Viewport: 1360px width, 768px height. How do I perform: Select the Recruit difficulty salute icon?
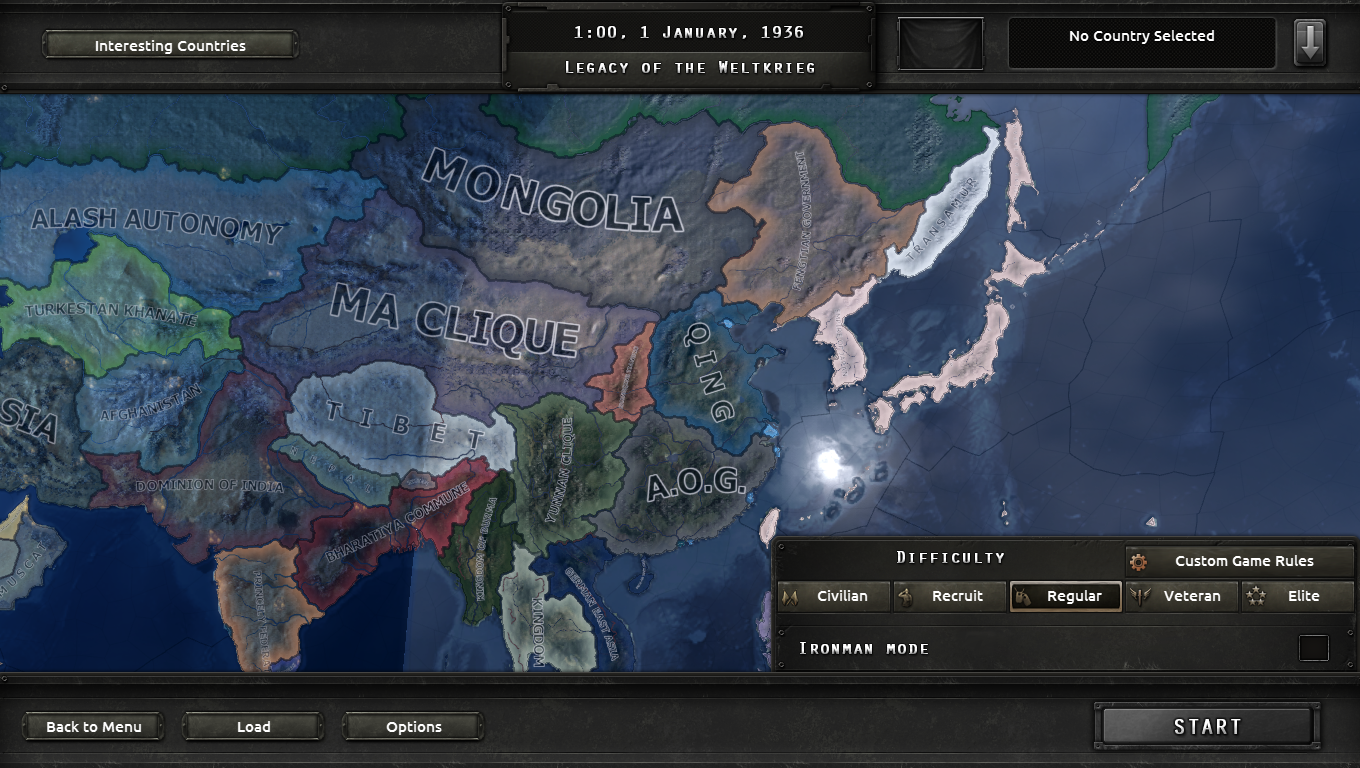point(906,596)
